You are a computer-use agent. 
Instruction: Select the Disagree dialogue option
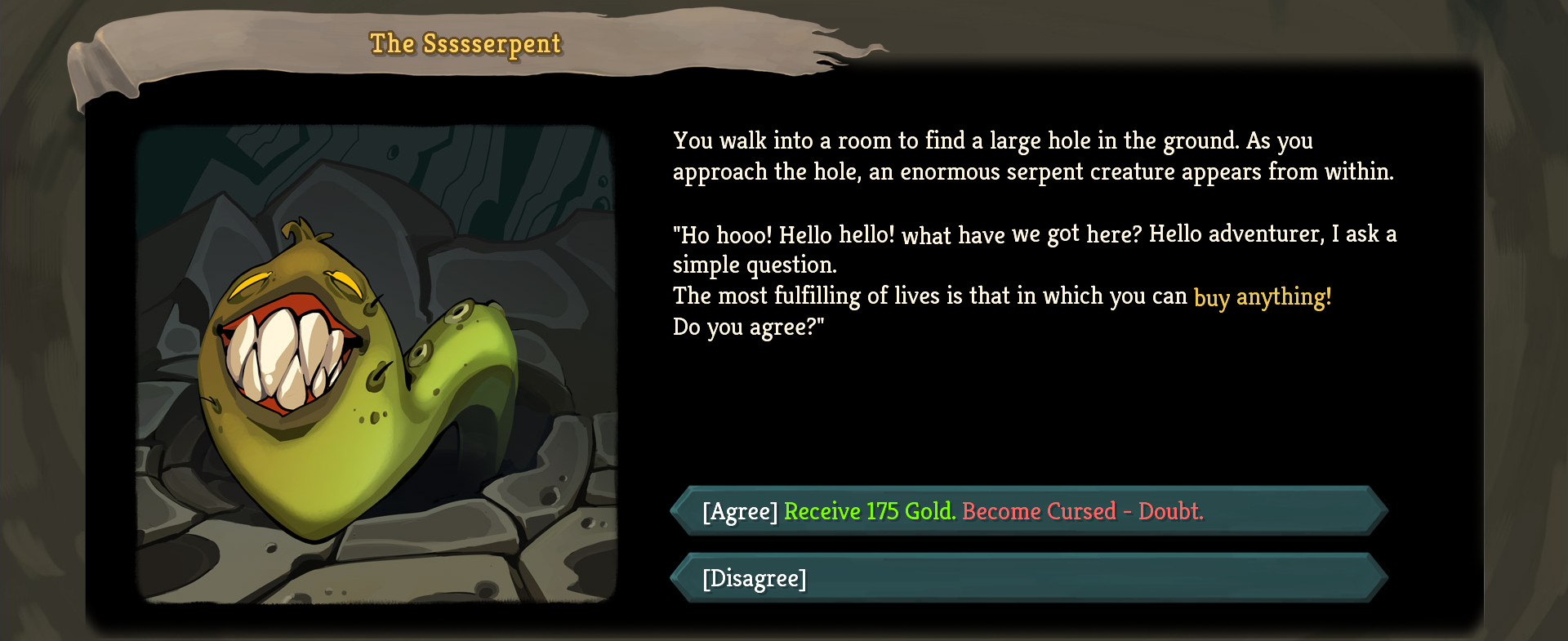pyautogui.click(x=1029, y=578)
